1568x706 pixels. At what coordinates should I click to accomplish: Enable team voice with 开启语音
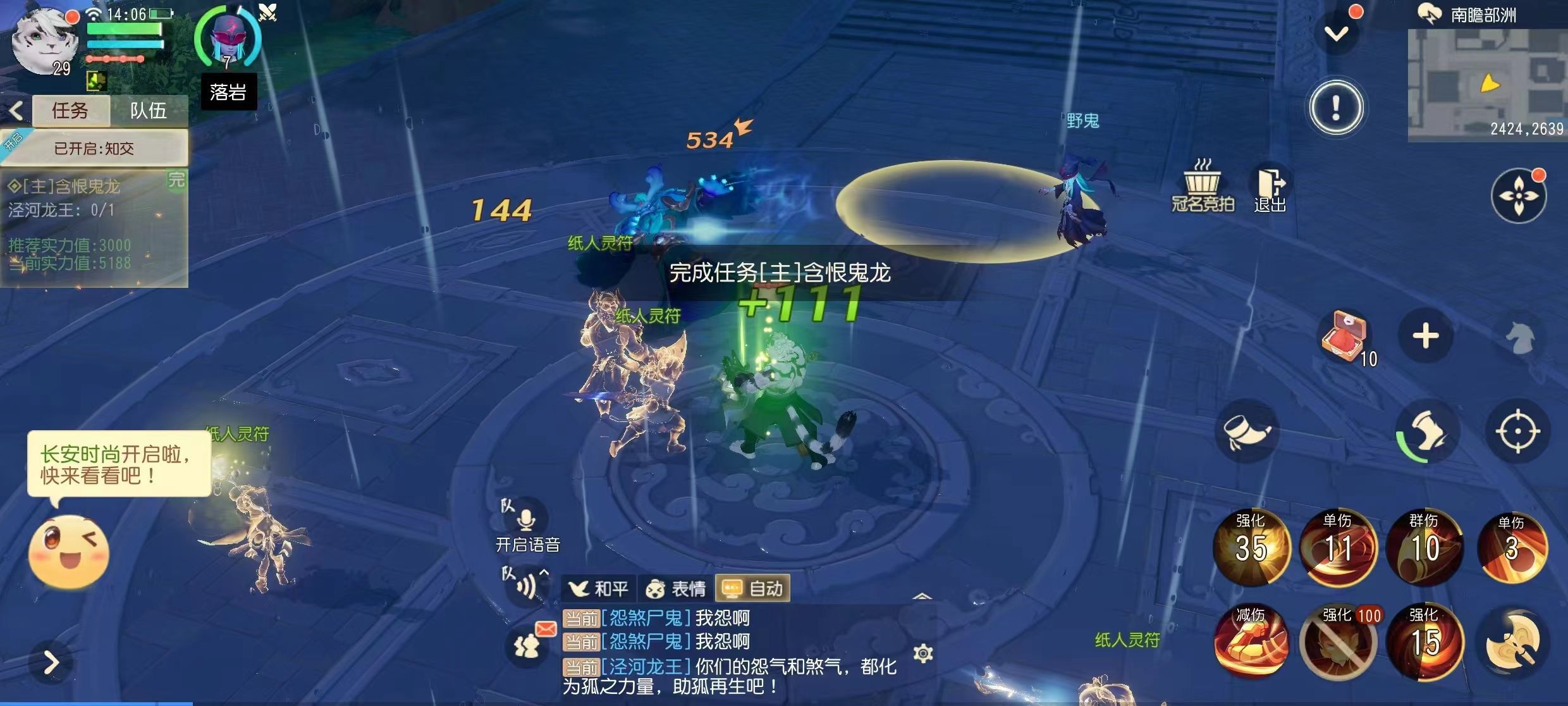tap(527, 529)
